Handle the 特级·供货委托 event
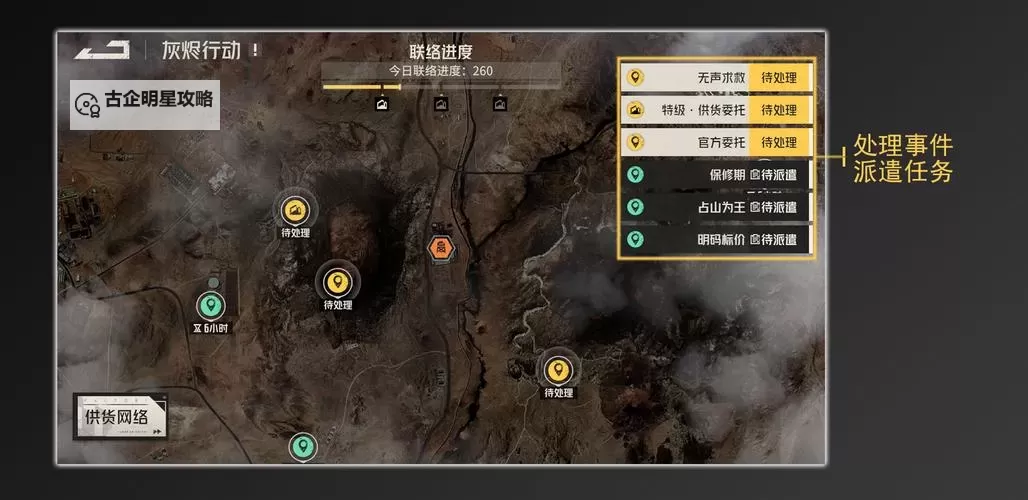The width and height of the screenshot is (1028, 500). [x=779, y=110]
